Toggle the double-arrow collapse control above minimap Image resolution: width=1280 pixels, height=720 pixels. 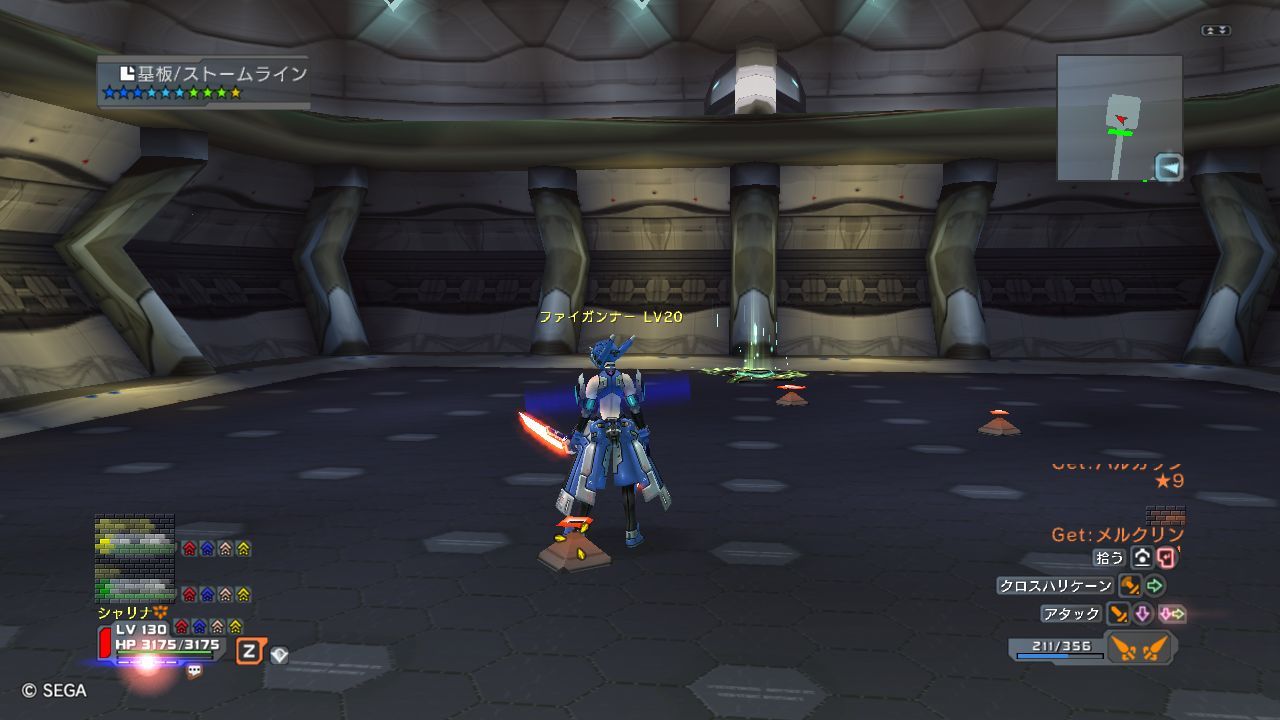click(1216, 31)
